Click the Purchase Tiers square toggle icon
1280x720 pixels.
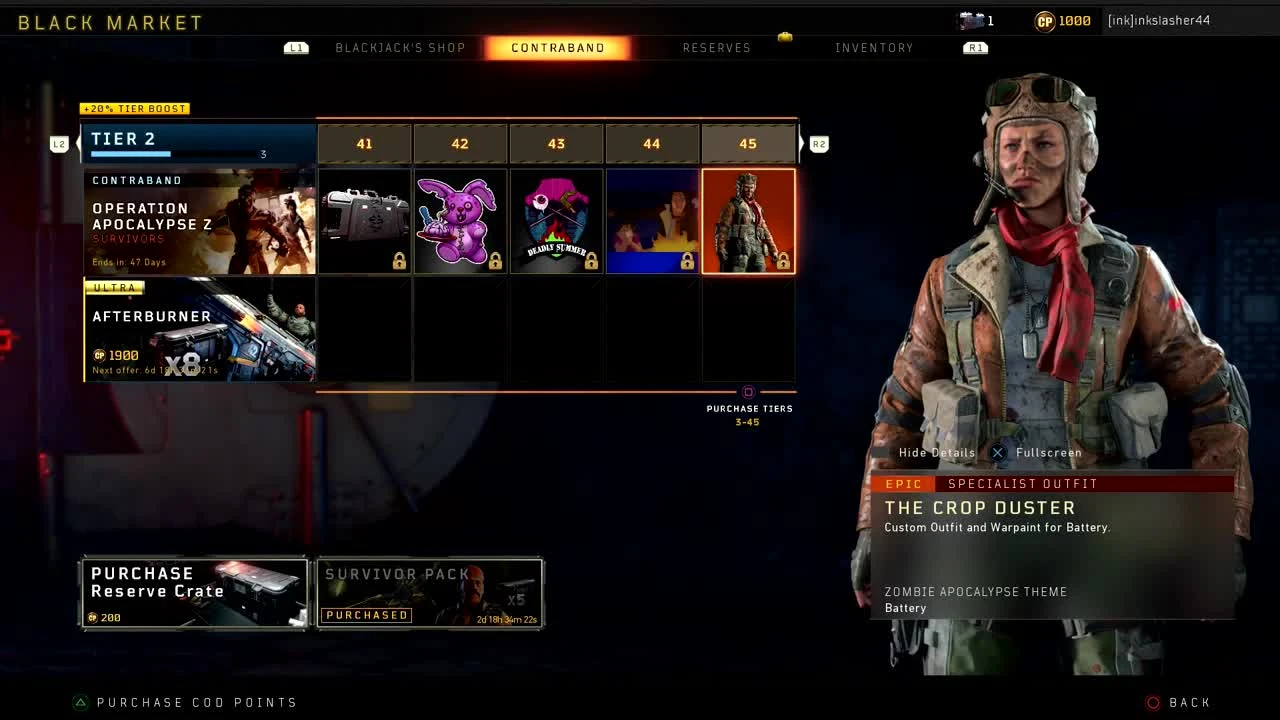[x=748, y=394]
